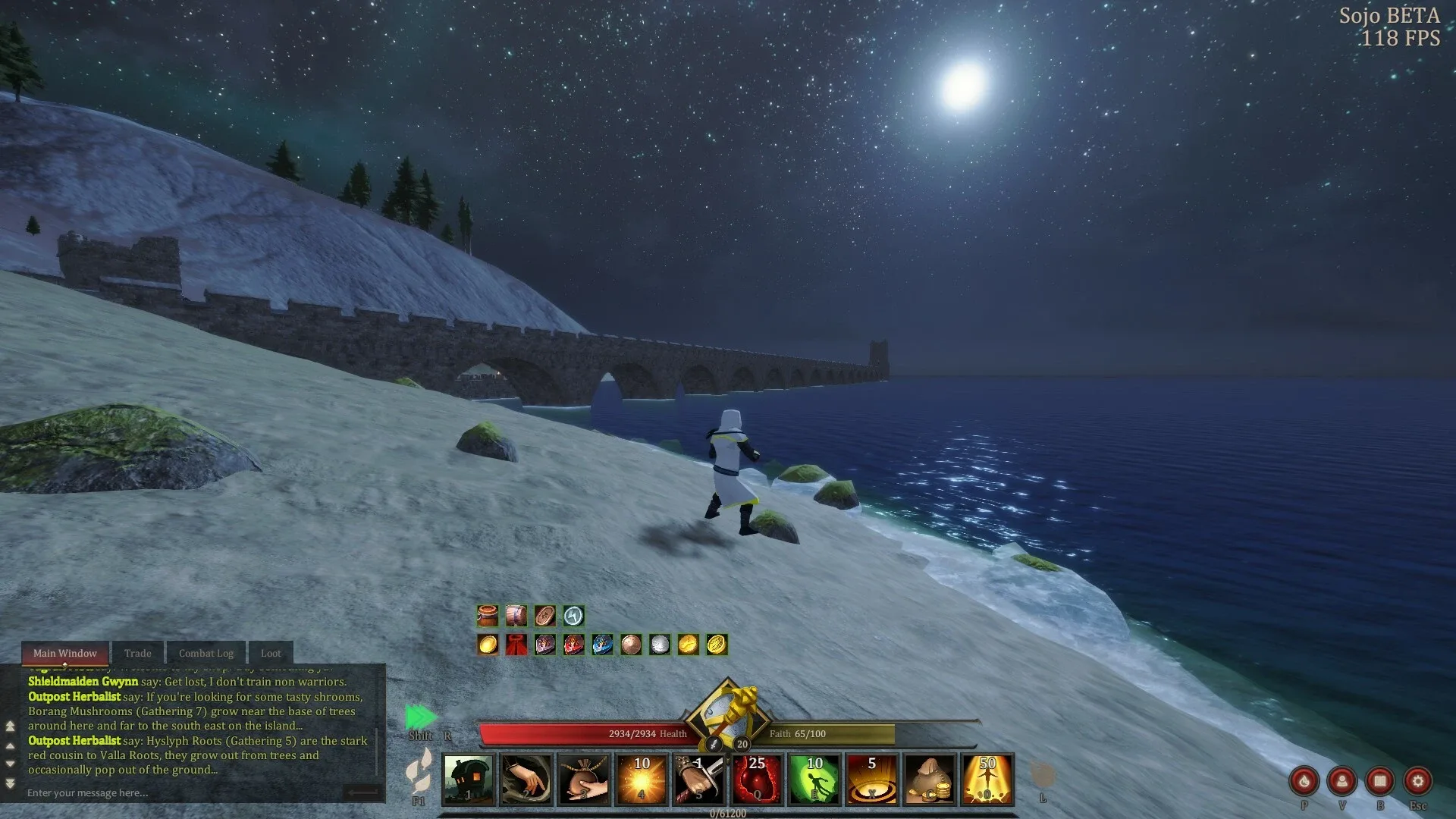
Task: Jump to the bottom of the chat log
Action: click(11, 783)
